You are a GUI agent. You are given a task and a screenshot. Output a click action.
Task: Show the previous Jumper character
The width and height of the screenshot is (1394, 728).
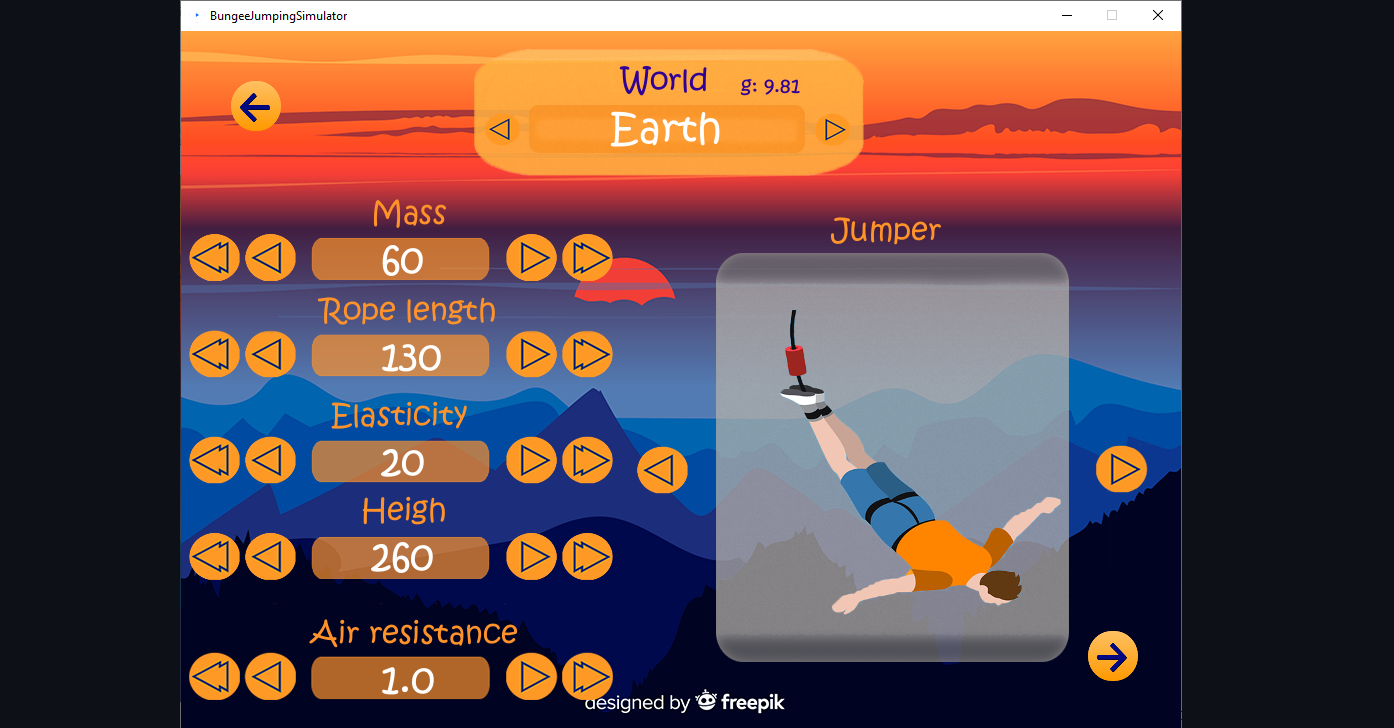coord(662,469)
